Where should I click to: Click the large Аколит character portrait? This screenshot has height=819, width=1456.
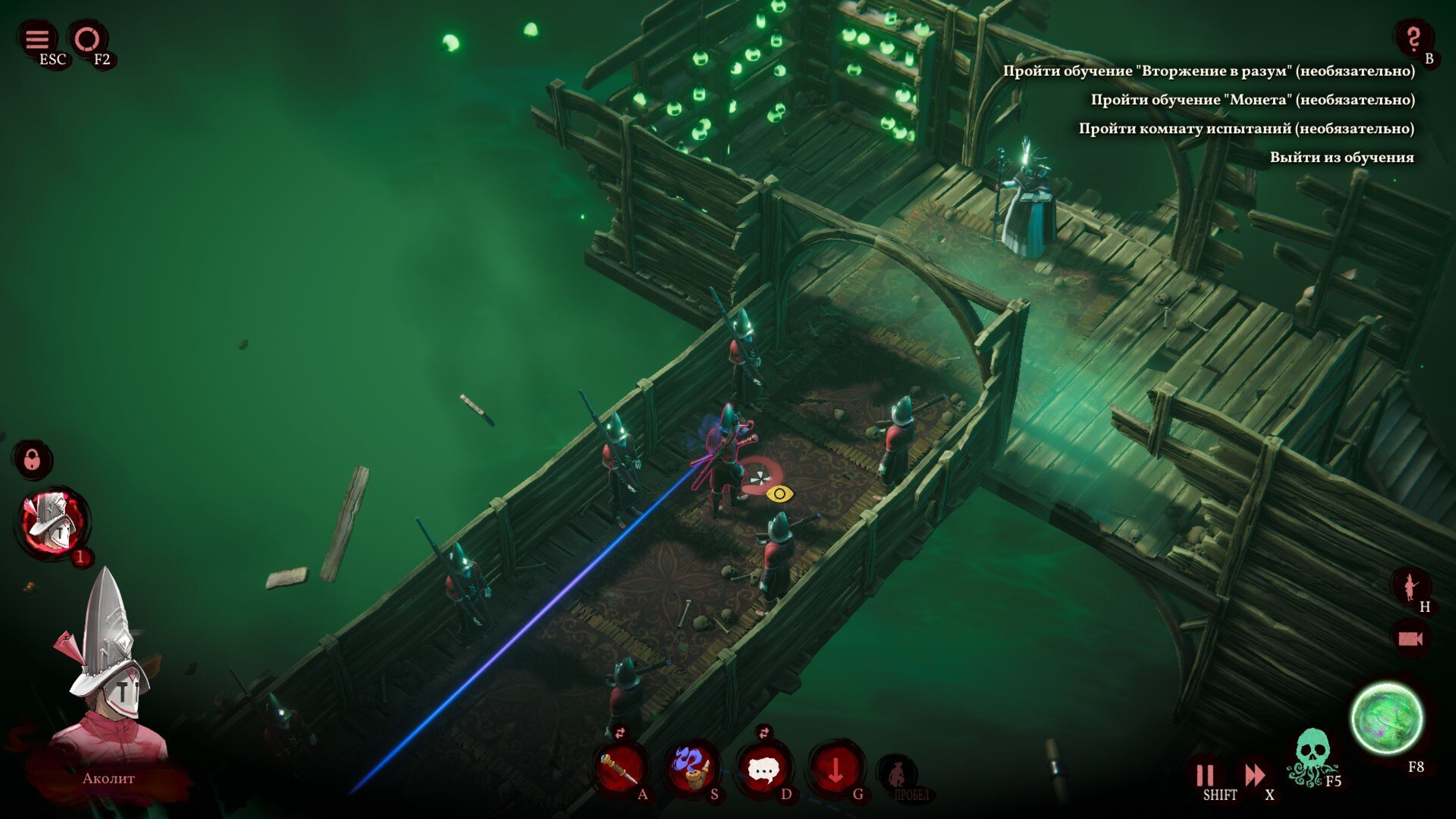point(107,678)
